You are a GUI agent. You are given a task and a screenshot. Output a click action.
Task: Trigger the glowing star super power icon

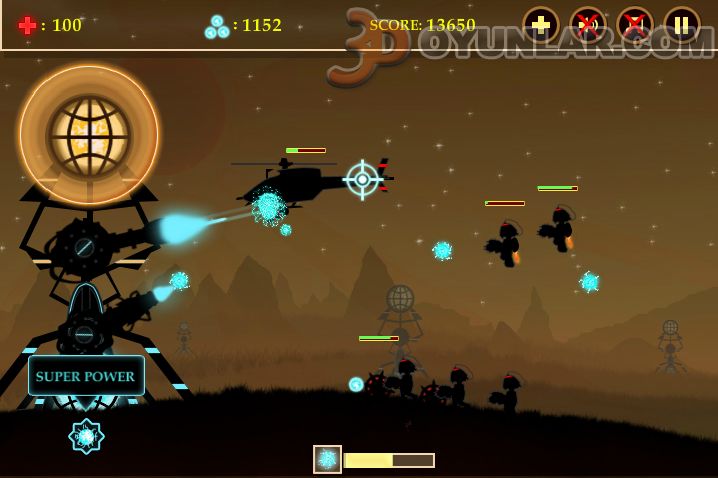86,436
